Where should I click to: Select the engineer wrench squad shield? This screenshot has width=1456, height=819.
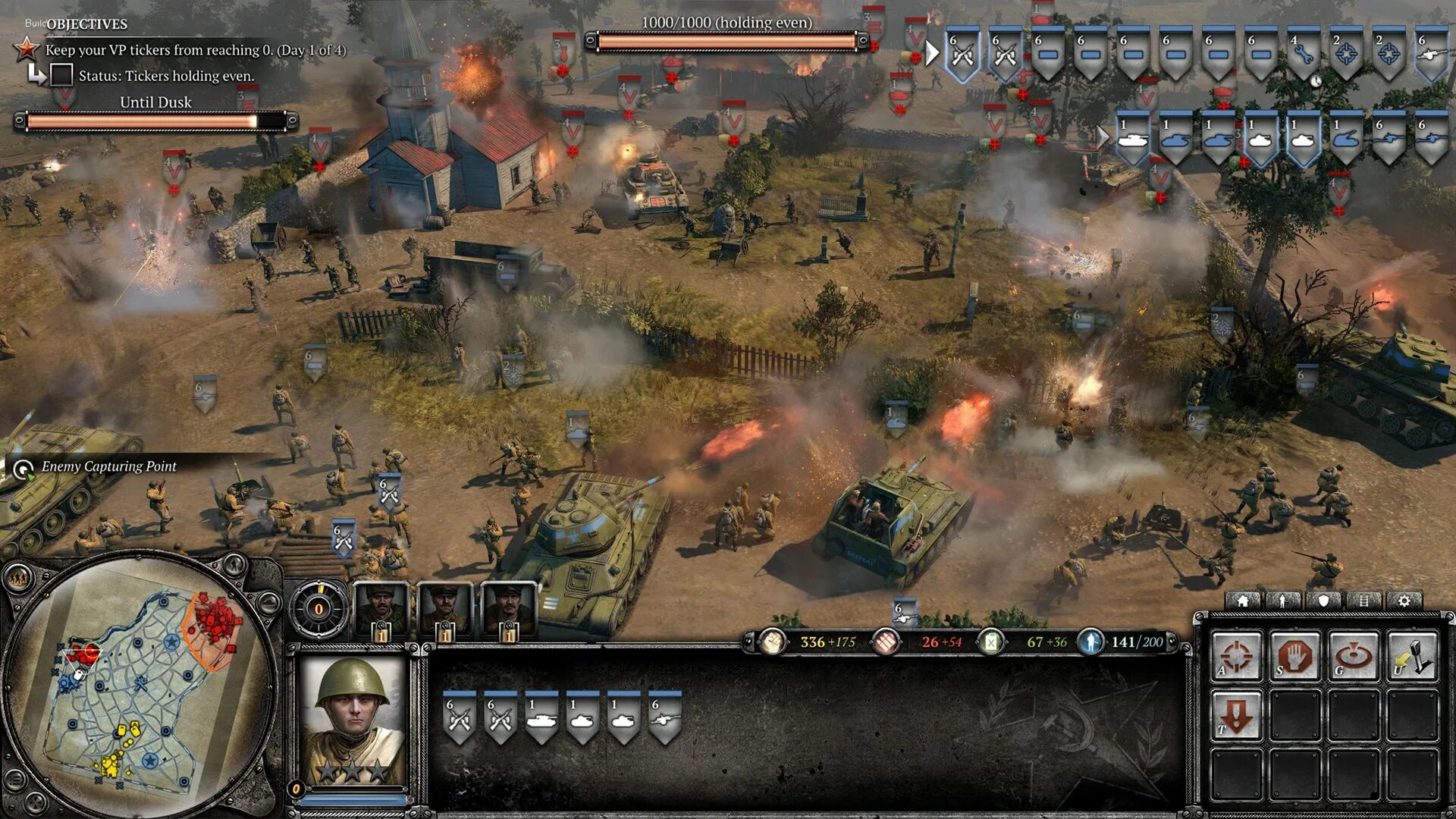click(x=1303, y=55)
